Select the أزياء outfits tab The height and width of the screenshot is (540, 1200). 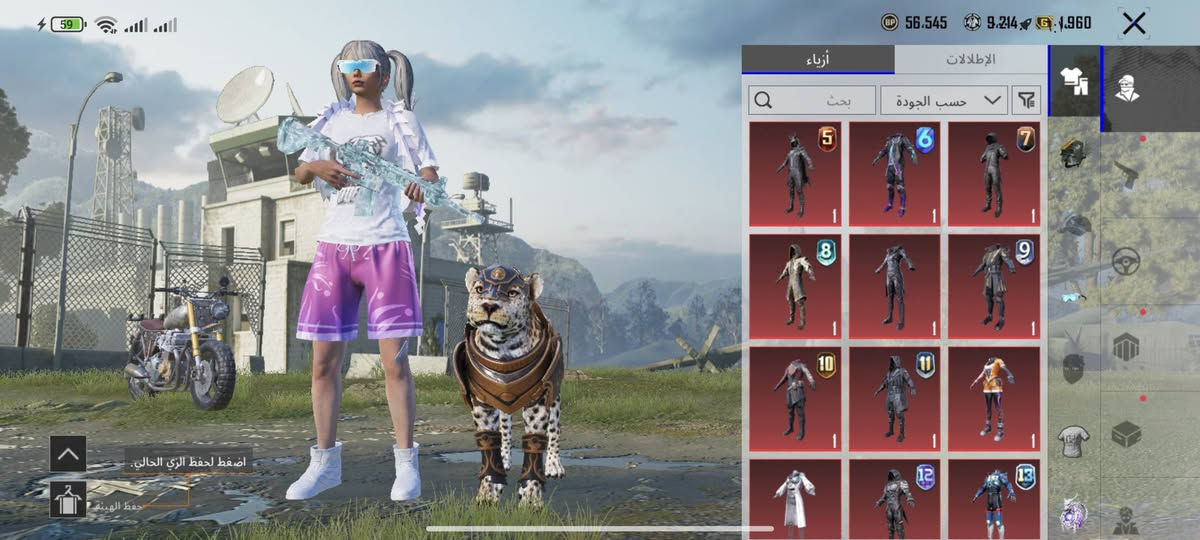coord(818,59)
